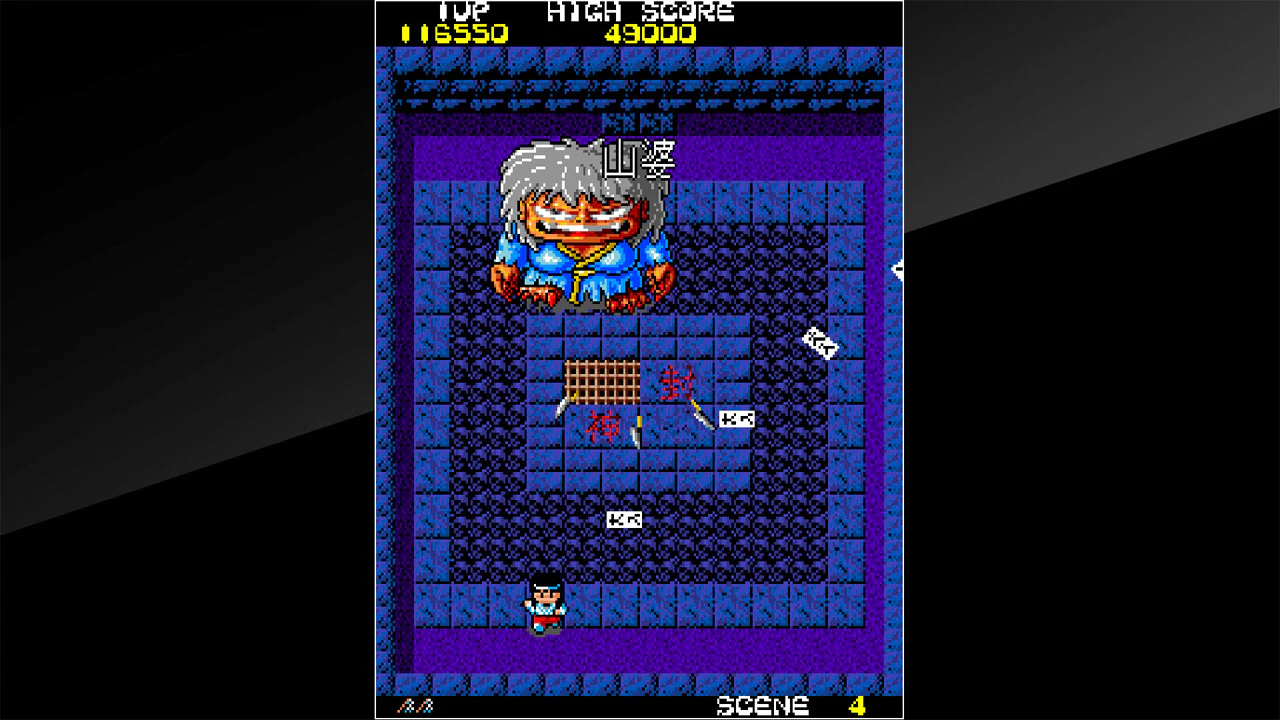Click the SCENE label at the bottom
This screenshot has width=1280, height=720.
(x=760, y=704)
